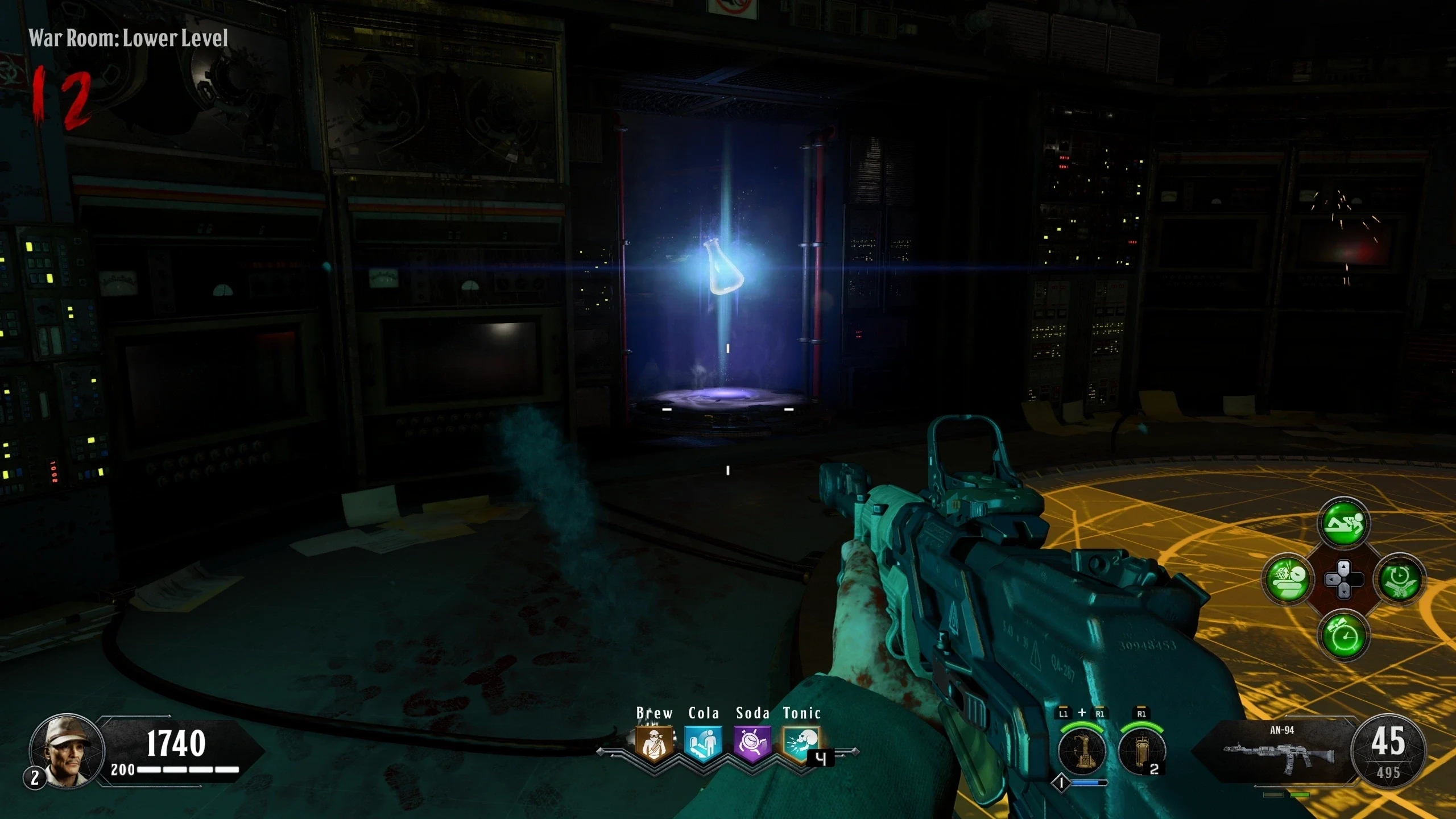
Task: Activate the elixir with the timer and crossed weapons
Action: (1399, 579)
